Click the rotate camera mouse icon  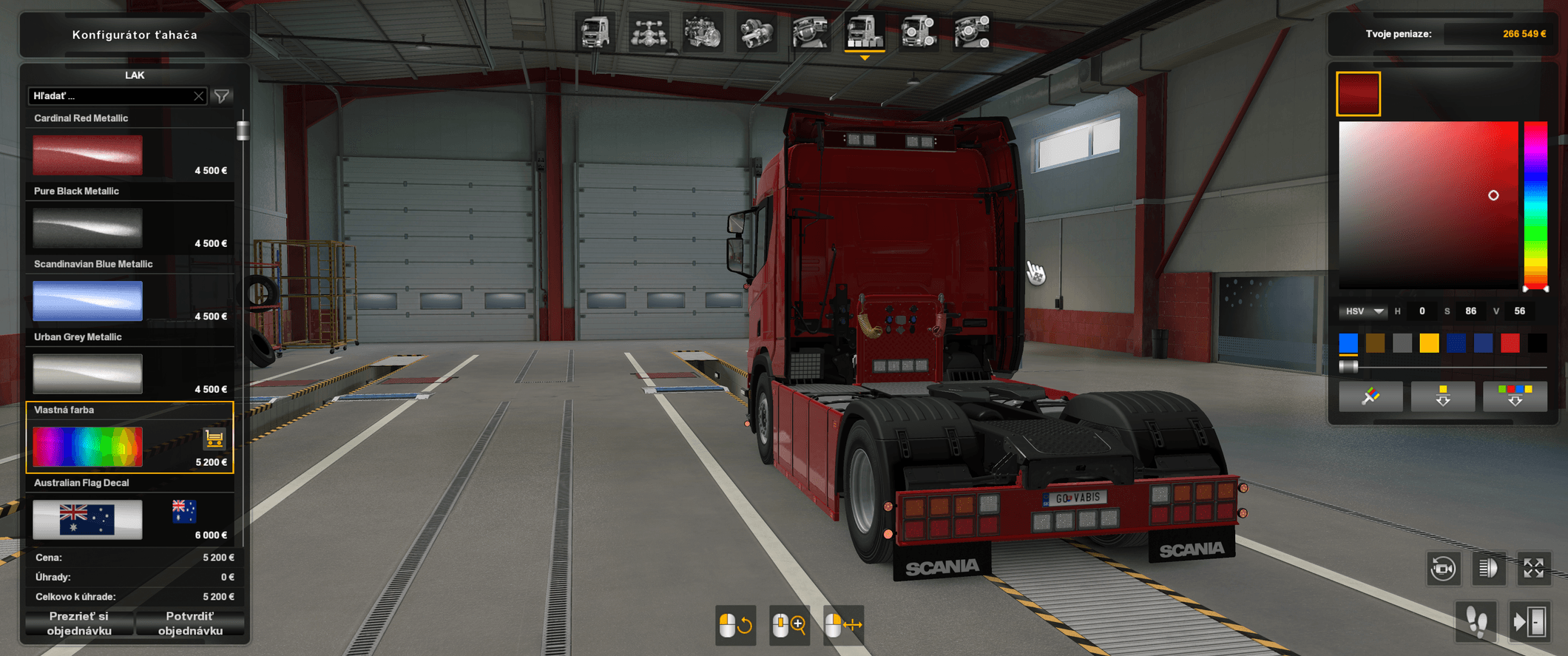(x=736, y=625)
